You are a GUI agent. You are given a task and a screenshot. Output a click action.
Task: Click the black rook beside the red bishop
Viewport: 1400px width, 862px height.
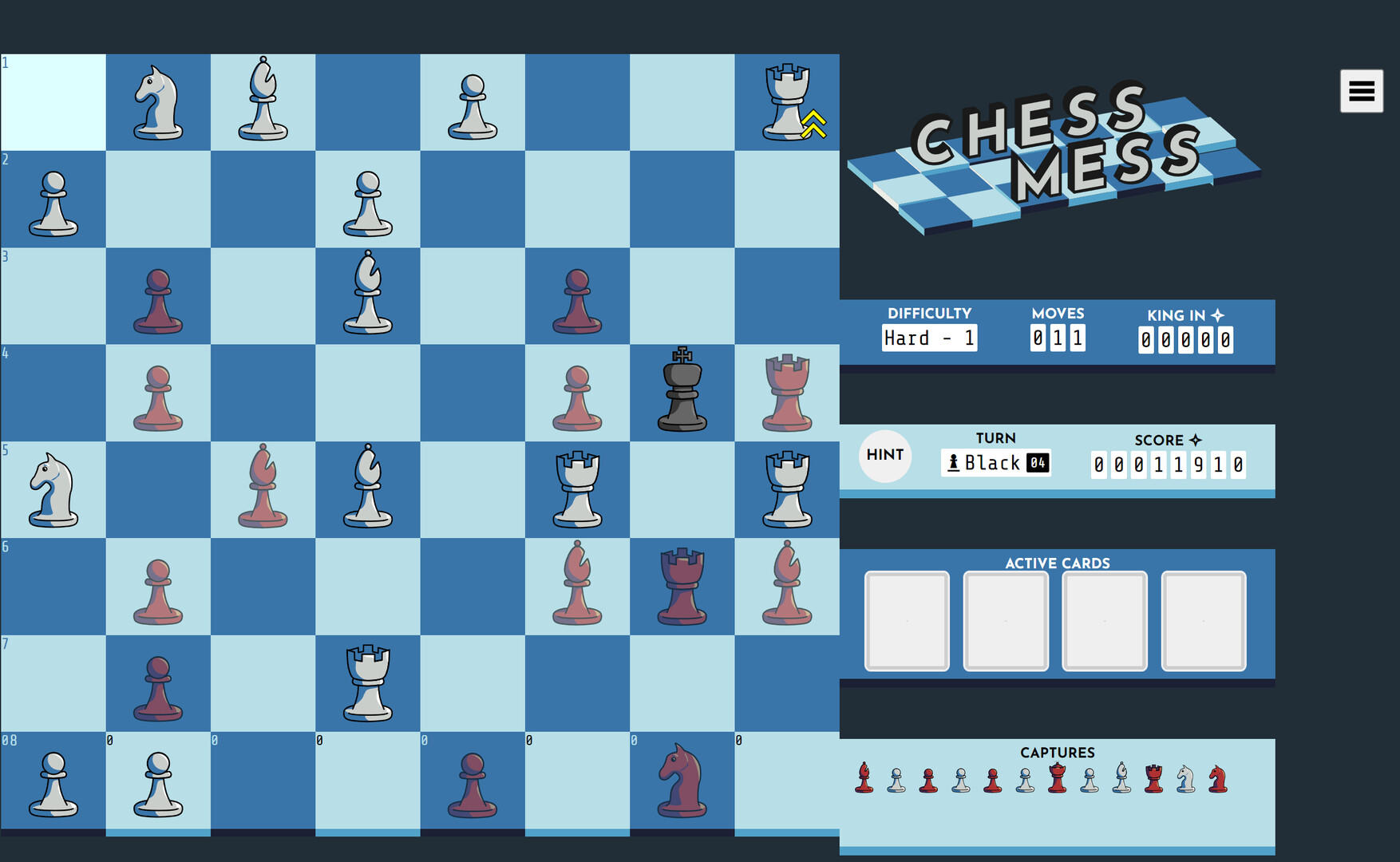point(682,587)
